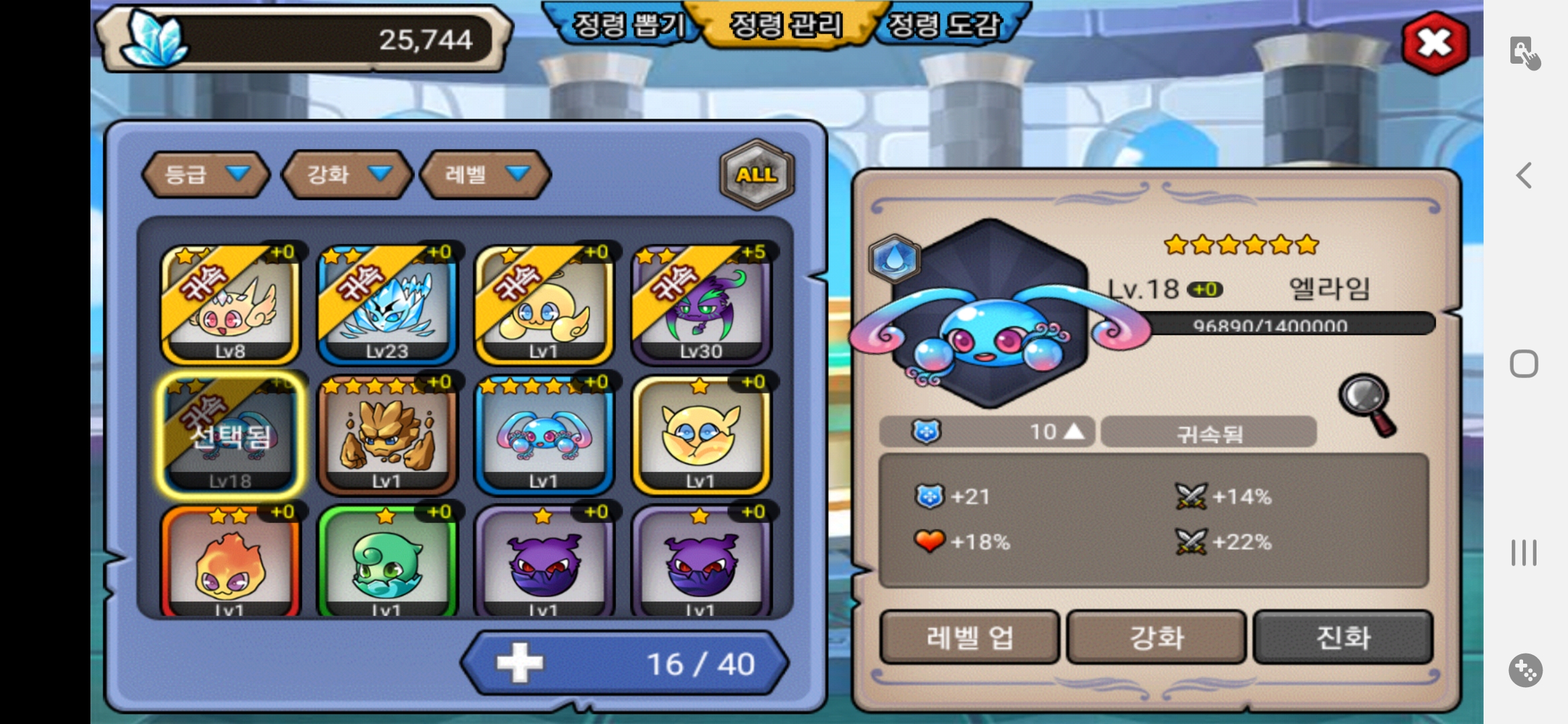Tap the Android back arrow
This screenshot has width=1568, height=724.
coord(1524,176)
